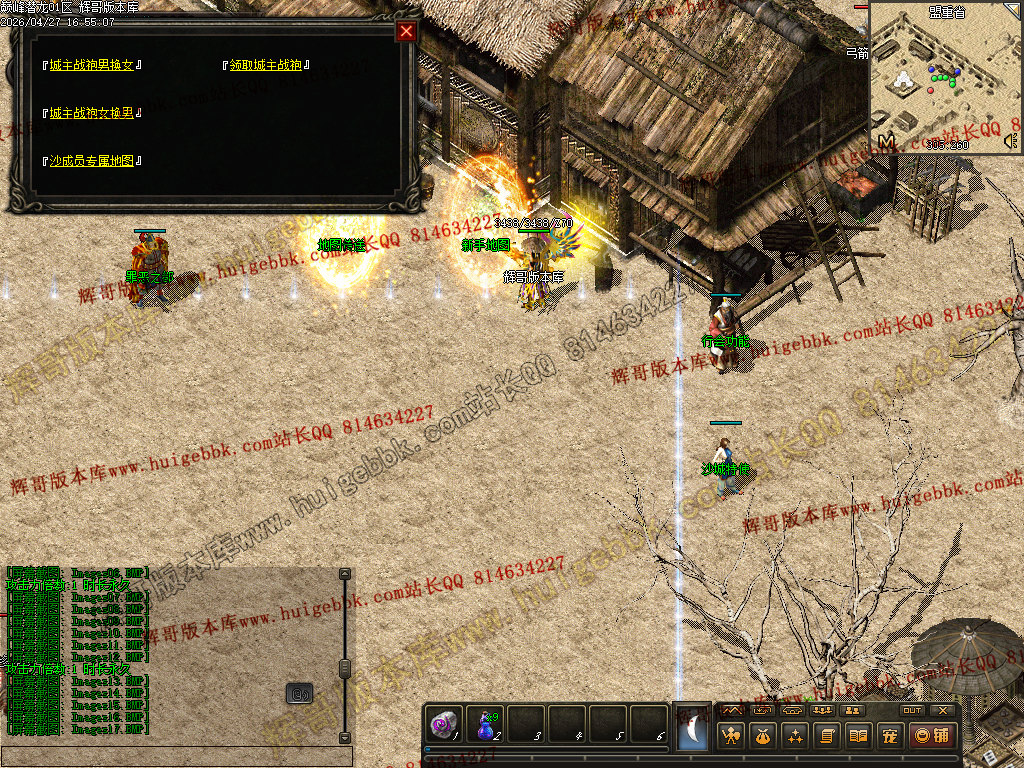
Task: Click the X exit button on toolbar
Action: 943,710
